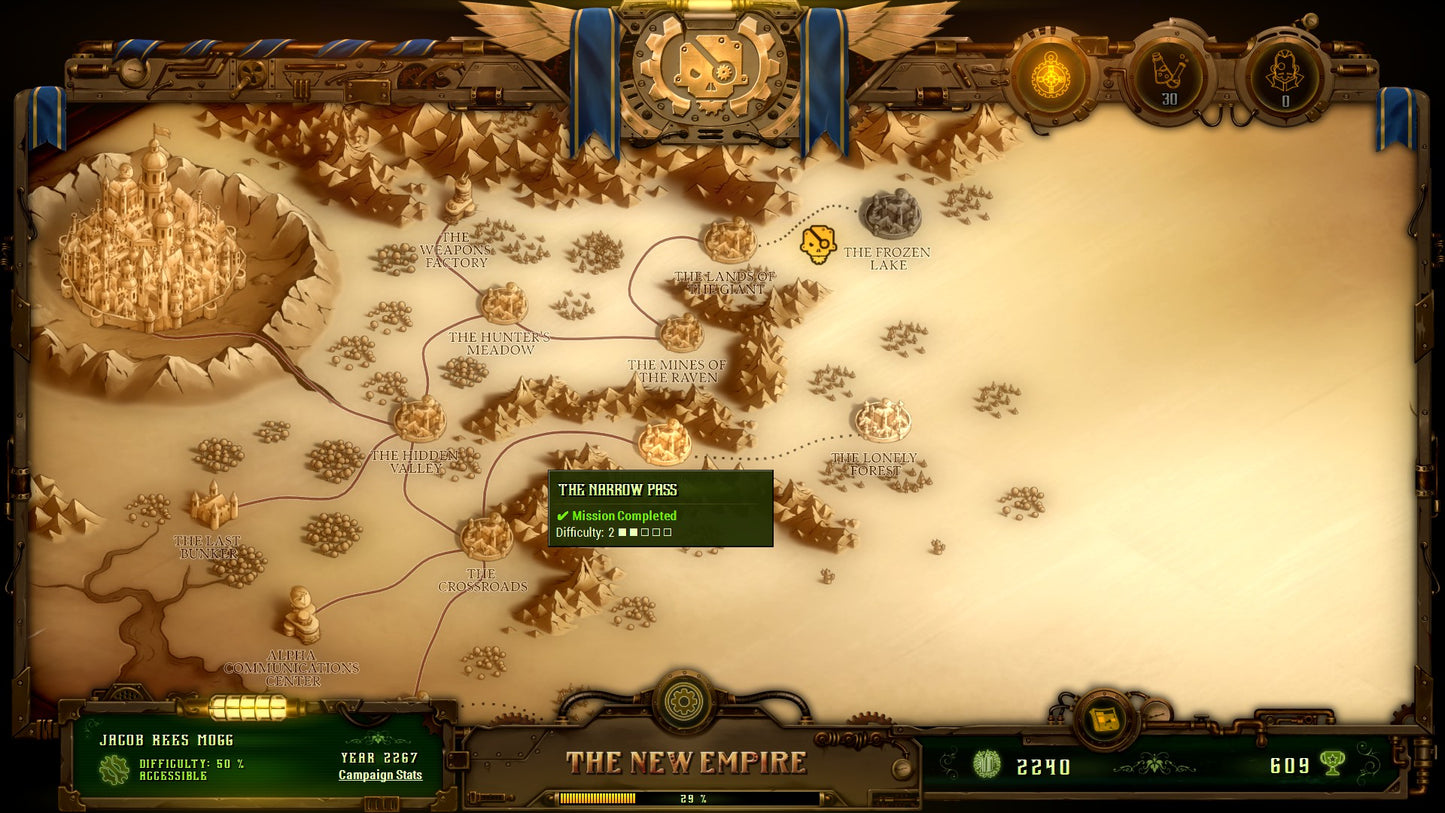Select the swarm marker near The Frozen Lake
Screen dimensions: 1445x813
[x=816, y=243]
